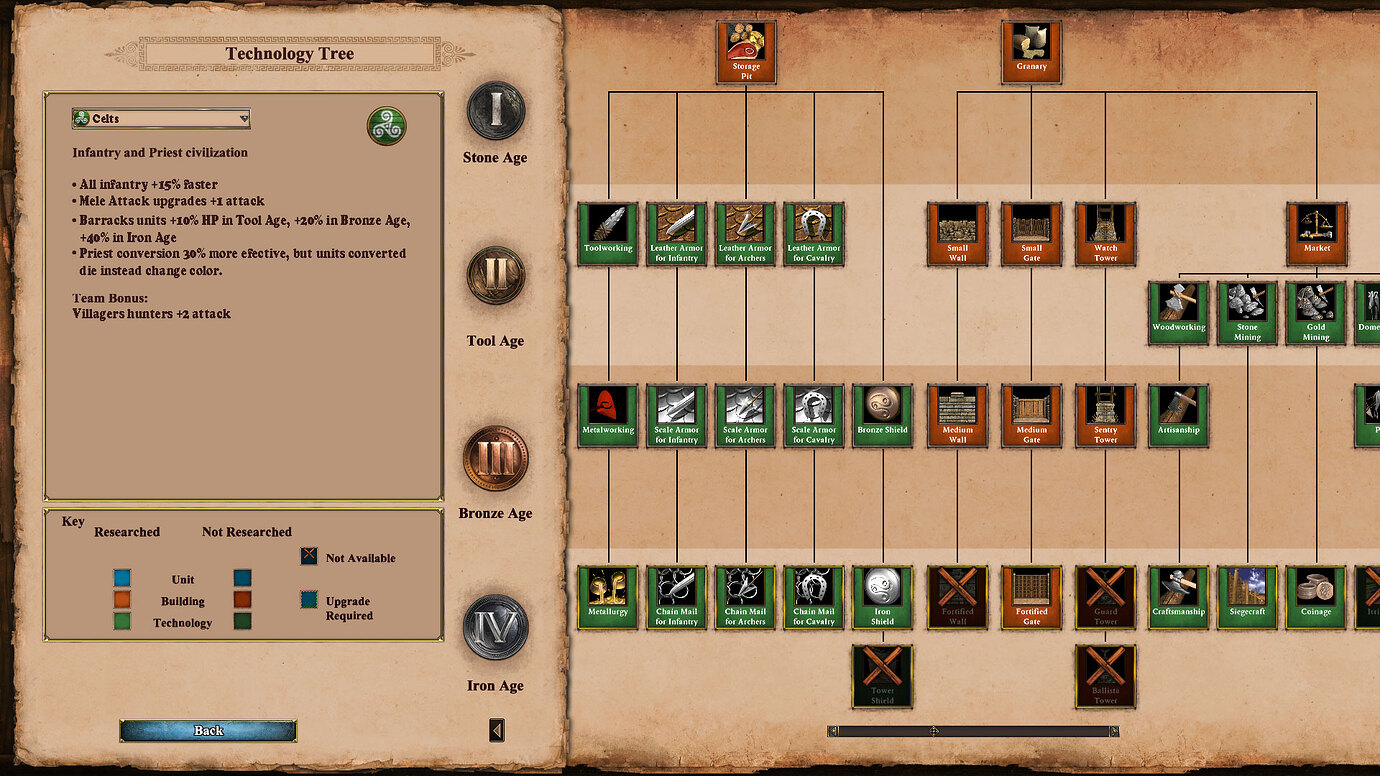Open the civilization selection dropdown
The image size is (1380, 776).
pyautogui.click(x=160, y=118)
